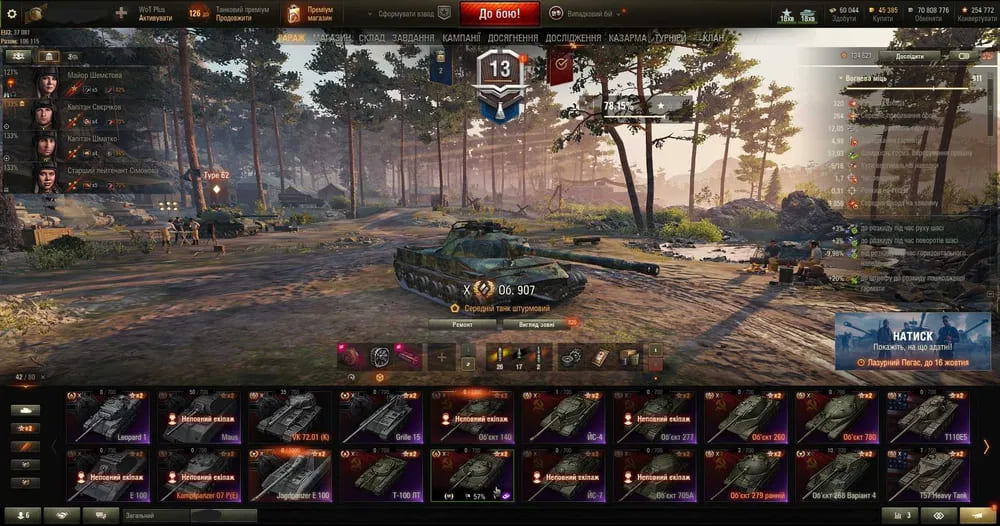This screenshot has width=1000, height=526.
Task: Switch to the ДОСЛІДЖЕННЯ tab
Action: 573,37
